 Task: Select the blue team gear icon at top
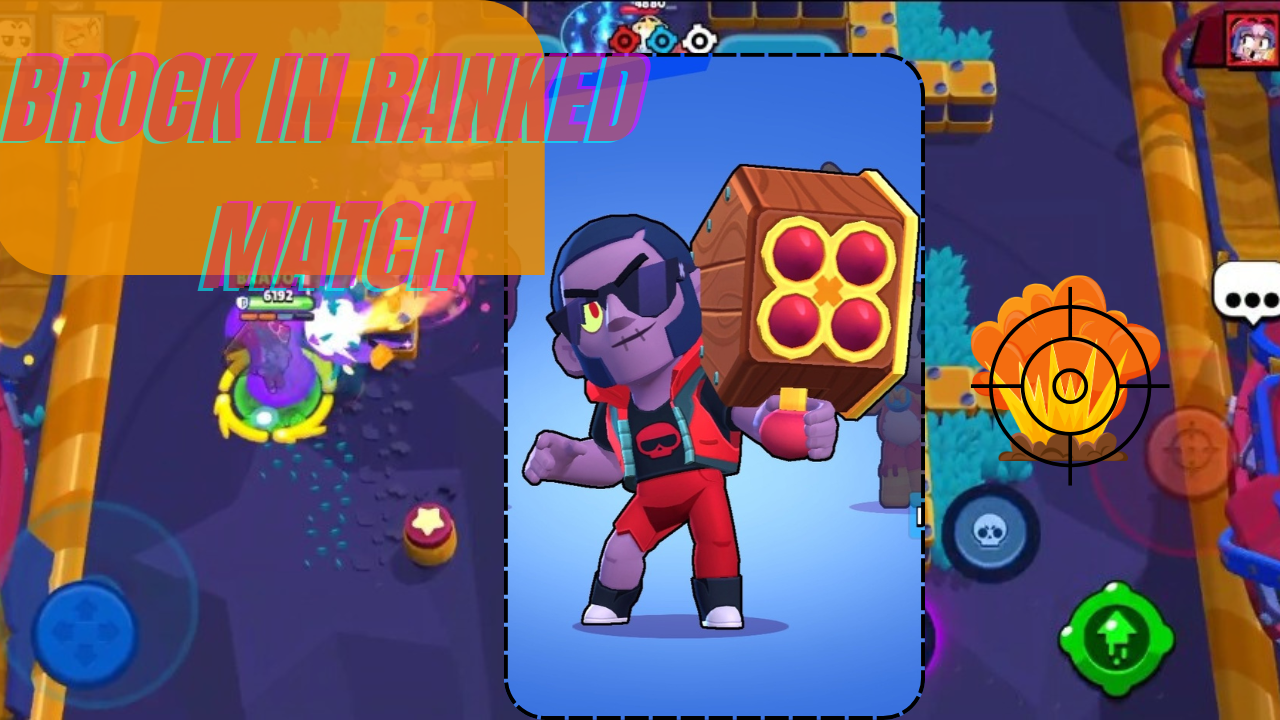tap(661, 40)
